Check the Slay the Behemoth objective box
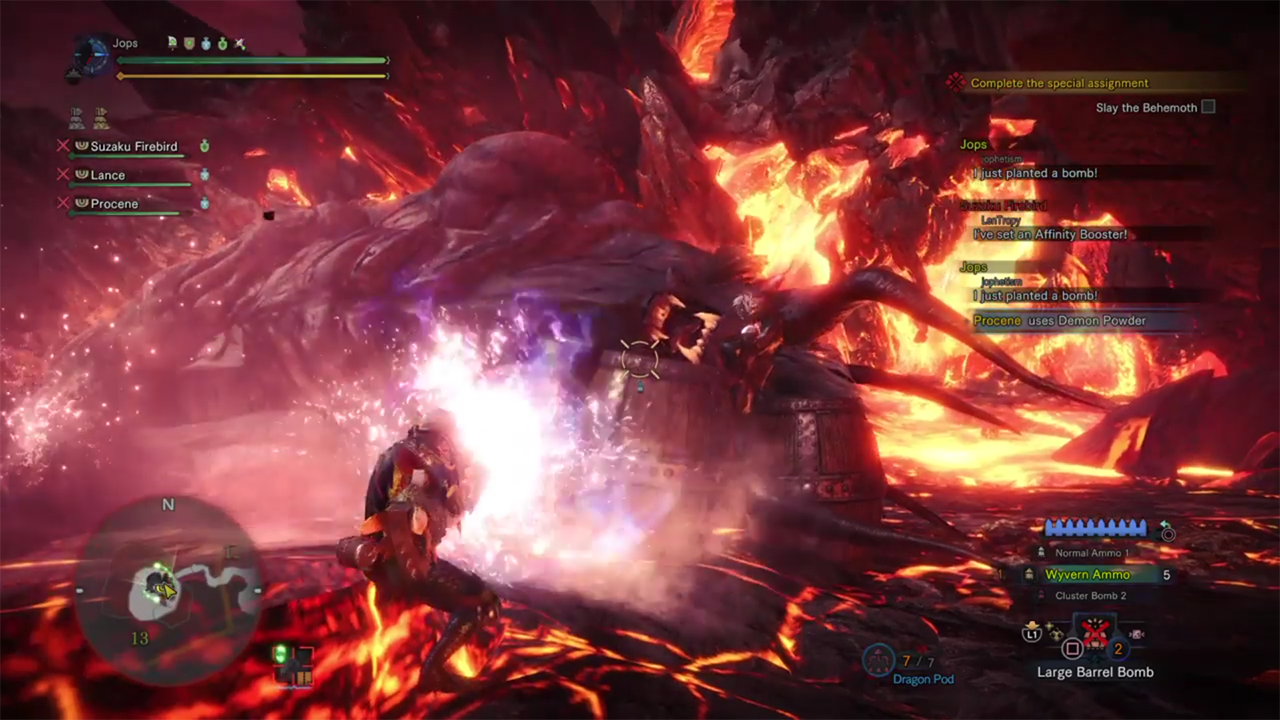Viewport: 1280px width, 720px height. [1208, 107]
